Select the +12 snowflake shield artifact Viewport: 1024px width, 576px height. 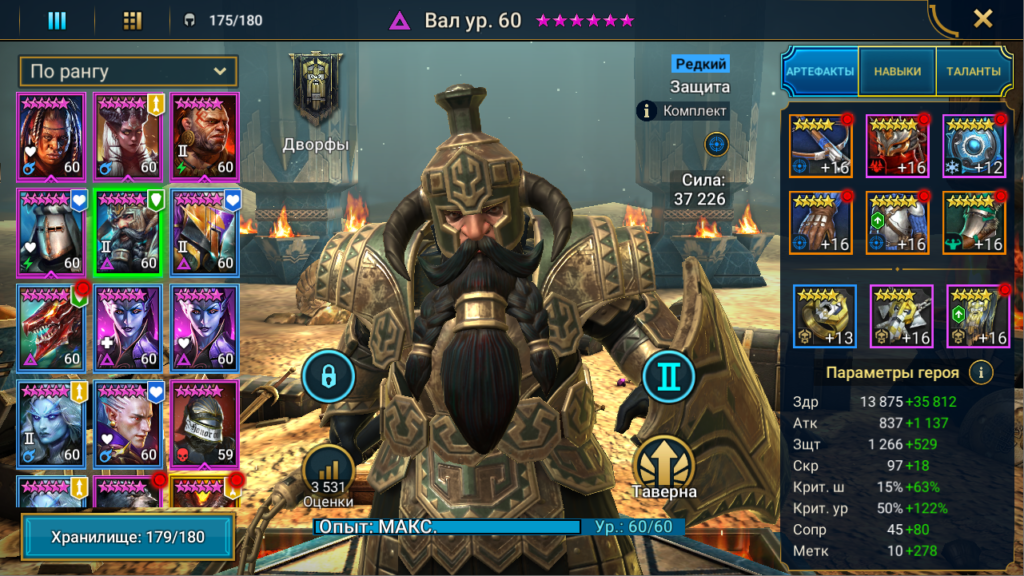click(973, 146)
